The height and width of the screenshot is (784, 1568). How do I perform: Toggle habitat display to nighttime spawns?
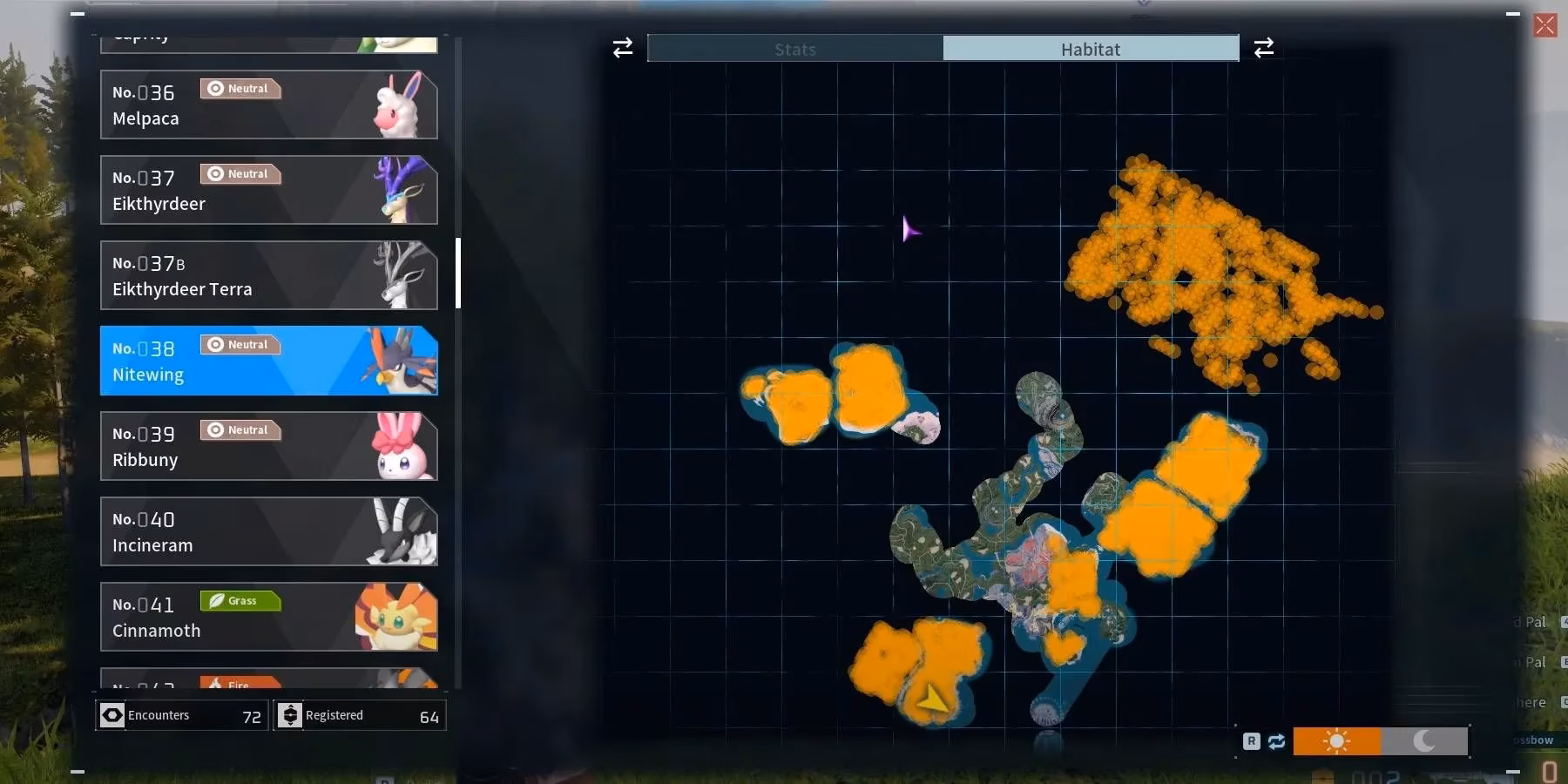pos(1424,741)
